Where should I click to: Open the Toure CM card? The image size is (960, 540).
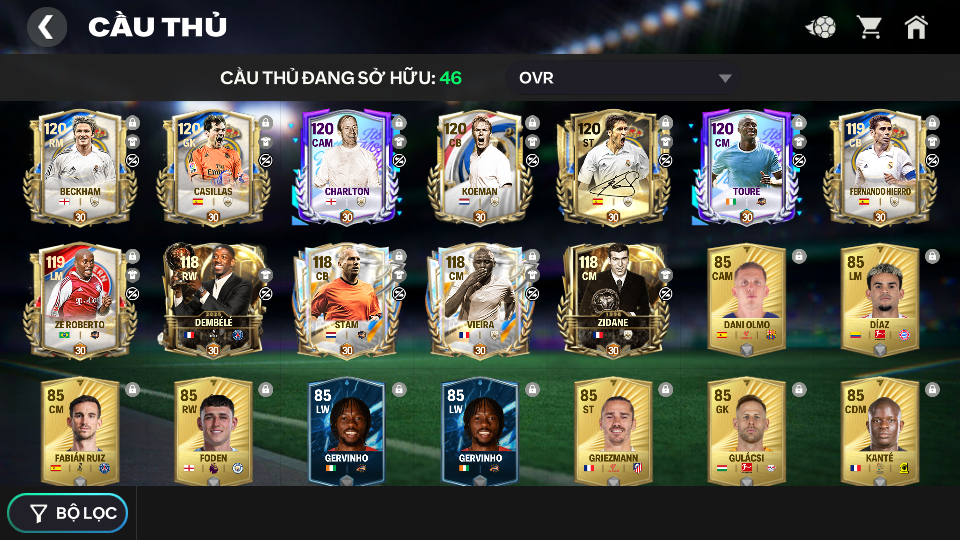coord(746,165)
